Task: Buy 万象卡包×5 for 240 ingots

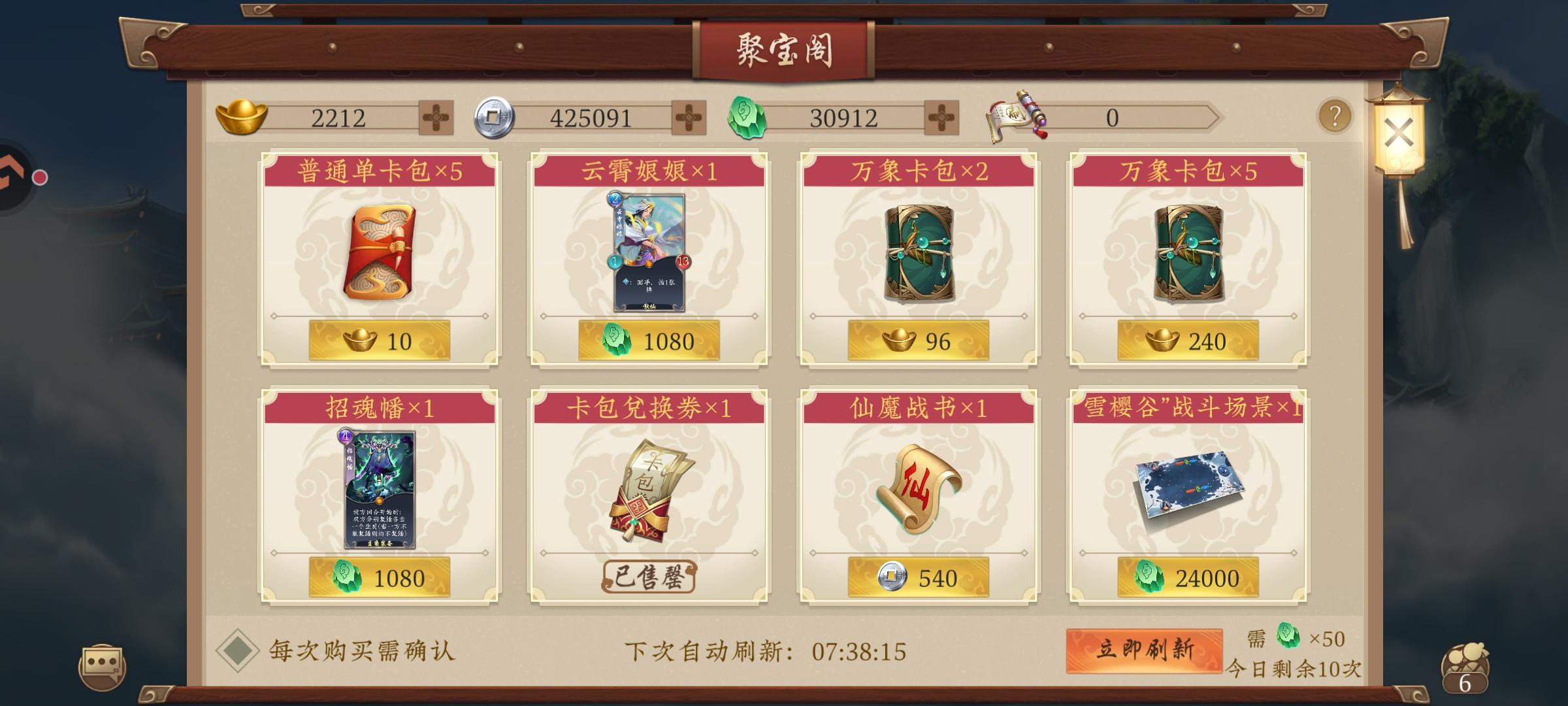Action: pyautogui.click(x=1189, y=339)
